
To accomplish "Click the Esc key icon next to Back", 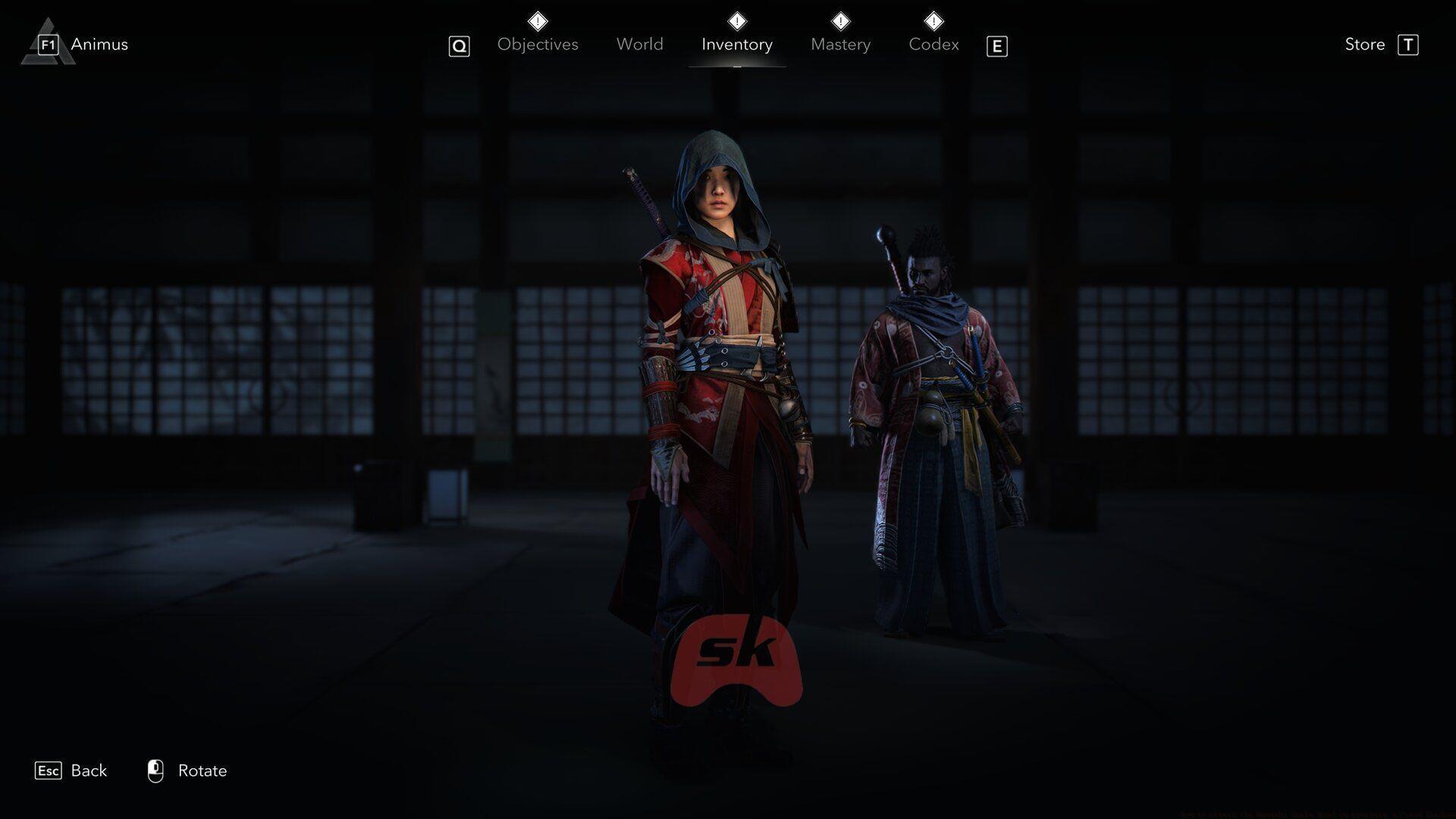I will coord(49,770).
